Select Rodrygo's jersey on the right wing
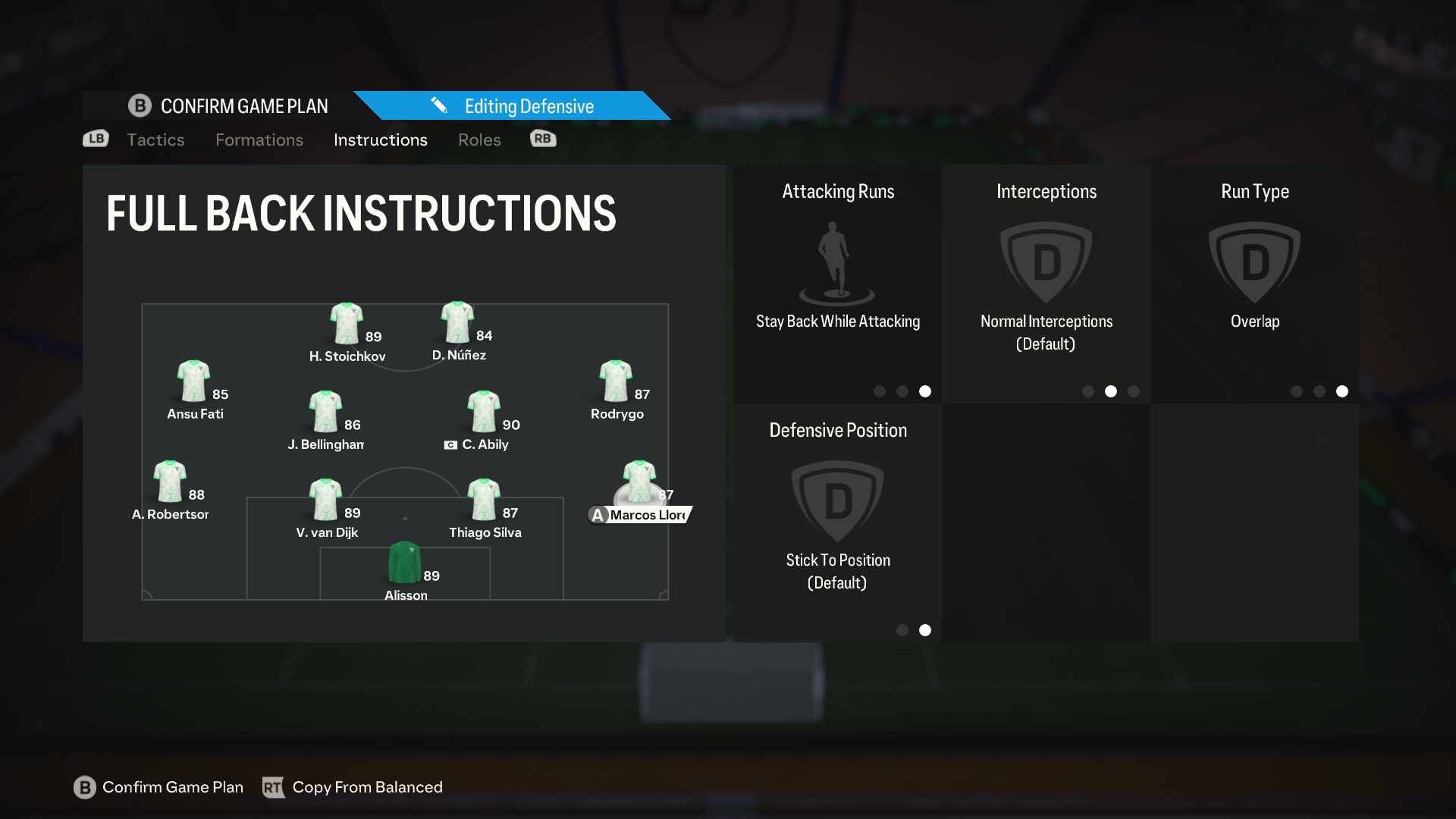The height and width of the screenshot is (819, 1456). [617, 379]
